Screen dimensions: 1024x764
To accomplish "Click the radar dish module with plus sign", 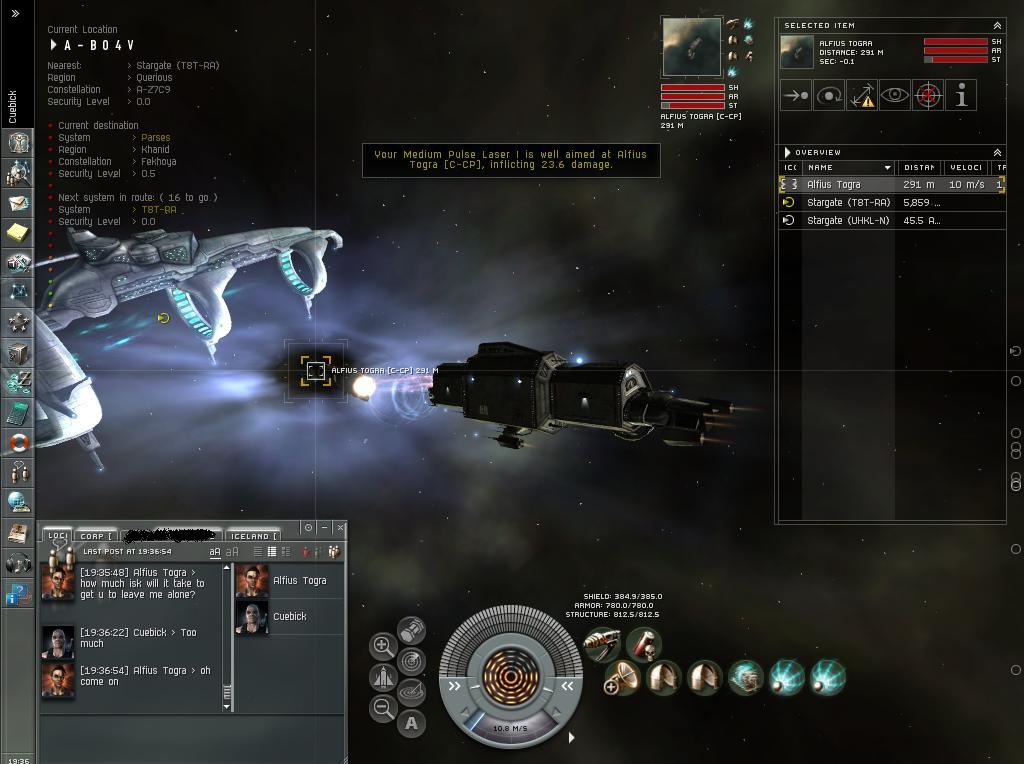I will point(621,679).
